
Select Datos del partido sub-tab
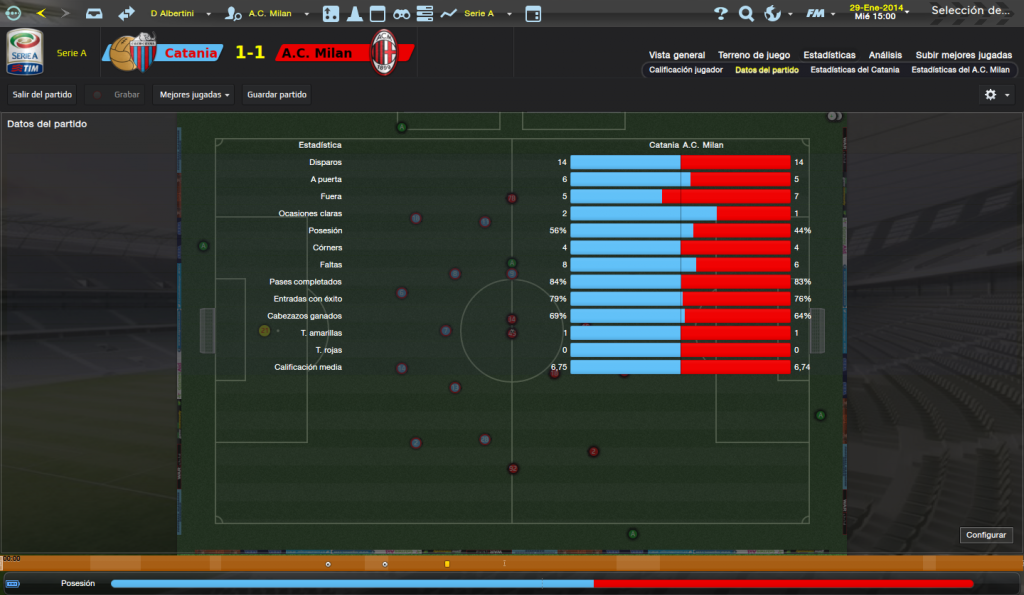(x=766, y=70)
